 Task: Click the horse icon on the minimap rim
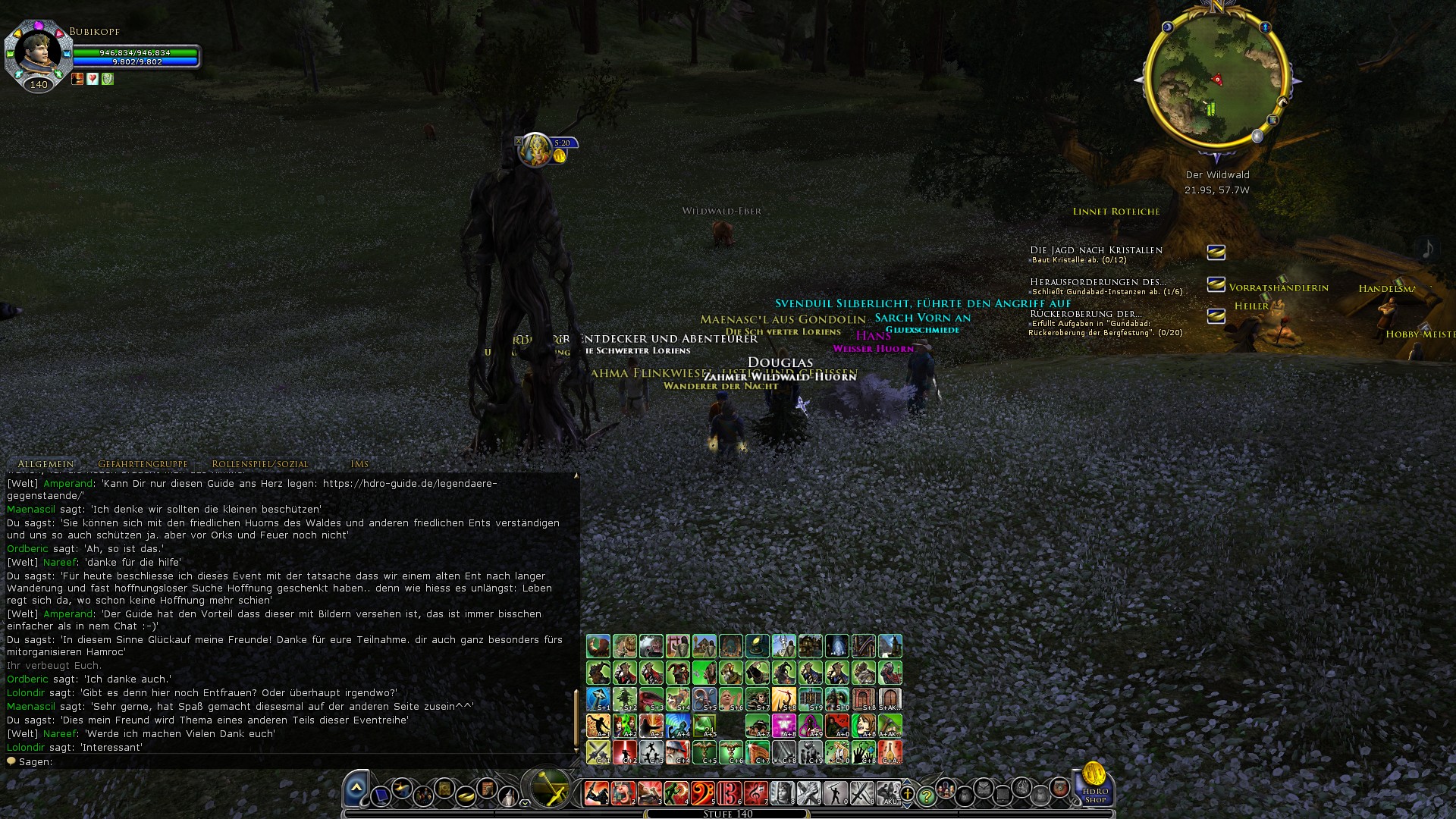(x=1282, y=103)
